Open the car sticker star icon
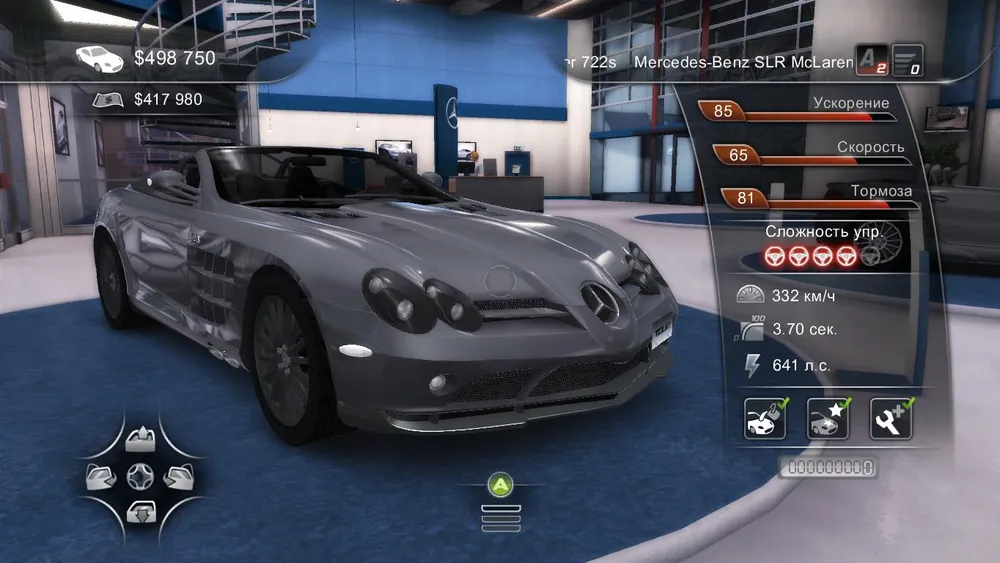1000x563 pixels. click(828, 419)
